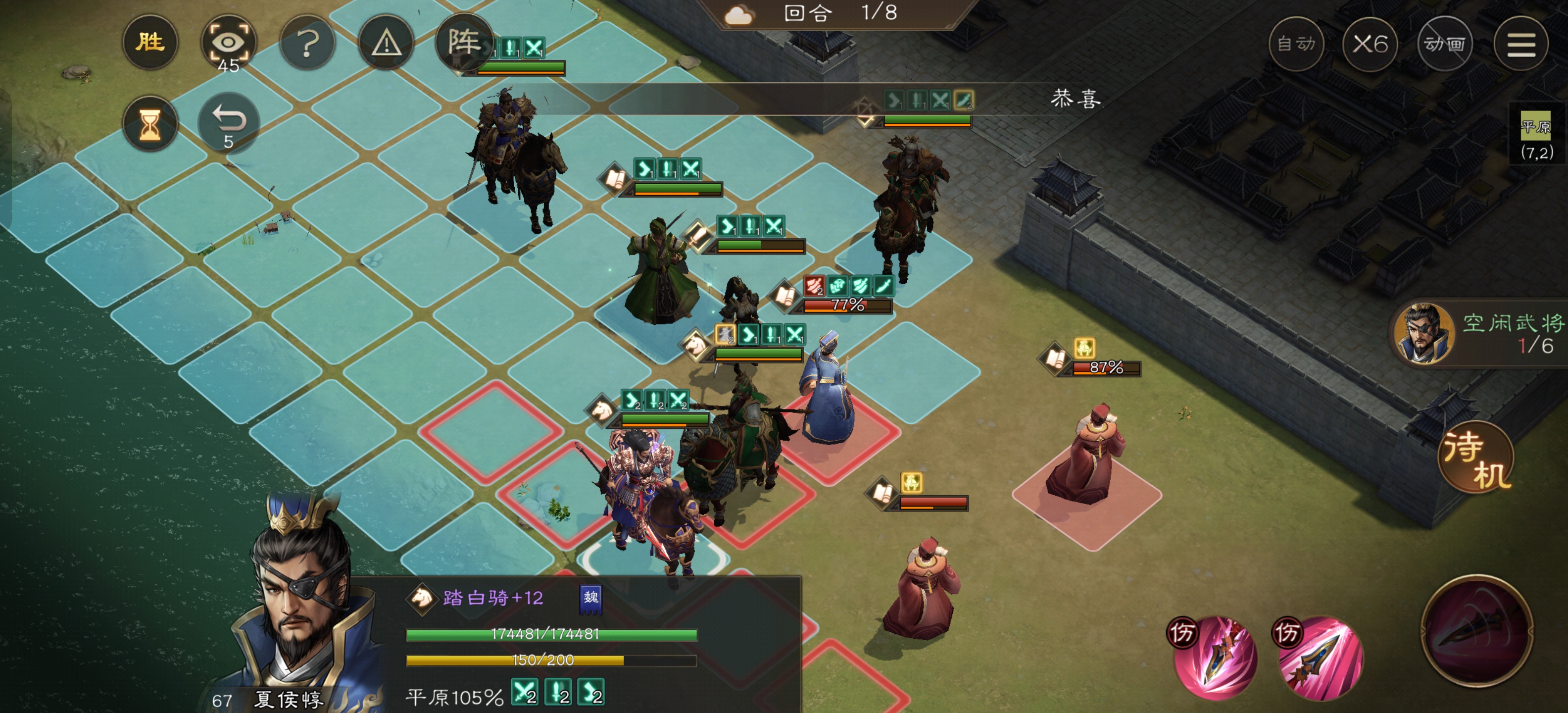This screenshot has width=1568, height=713.
Task: Enable 自动 auto battle
Action: [x=1296, y=44]
